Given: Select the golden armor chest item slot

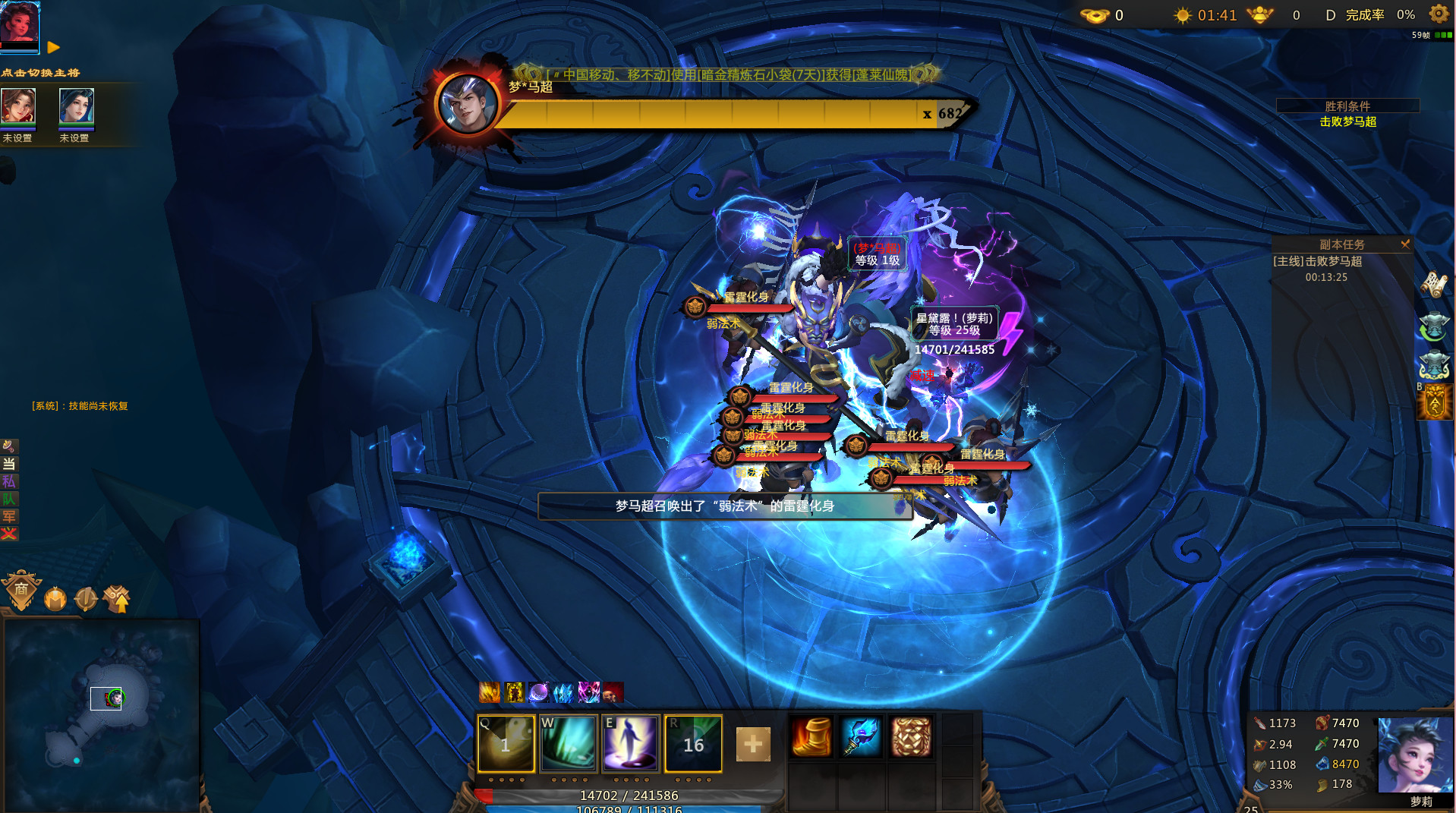Looking at the screenshot, I should (911, 736).
